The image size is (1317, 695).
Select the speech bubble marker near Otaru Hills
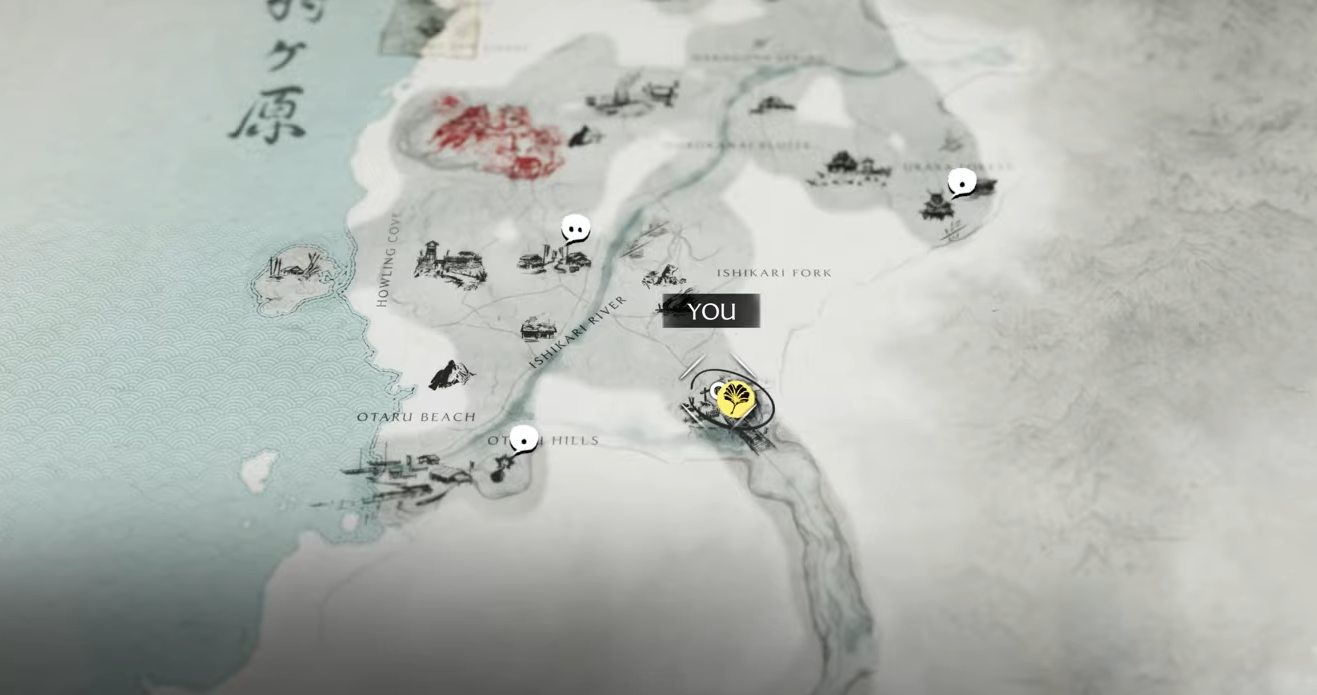[x=523, y=440]
